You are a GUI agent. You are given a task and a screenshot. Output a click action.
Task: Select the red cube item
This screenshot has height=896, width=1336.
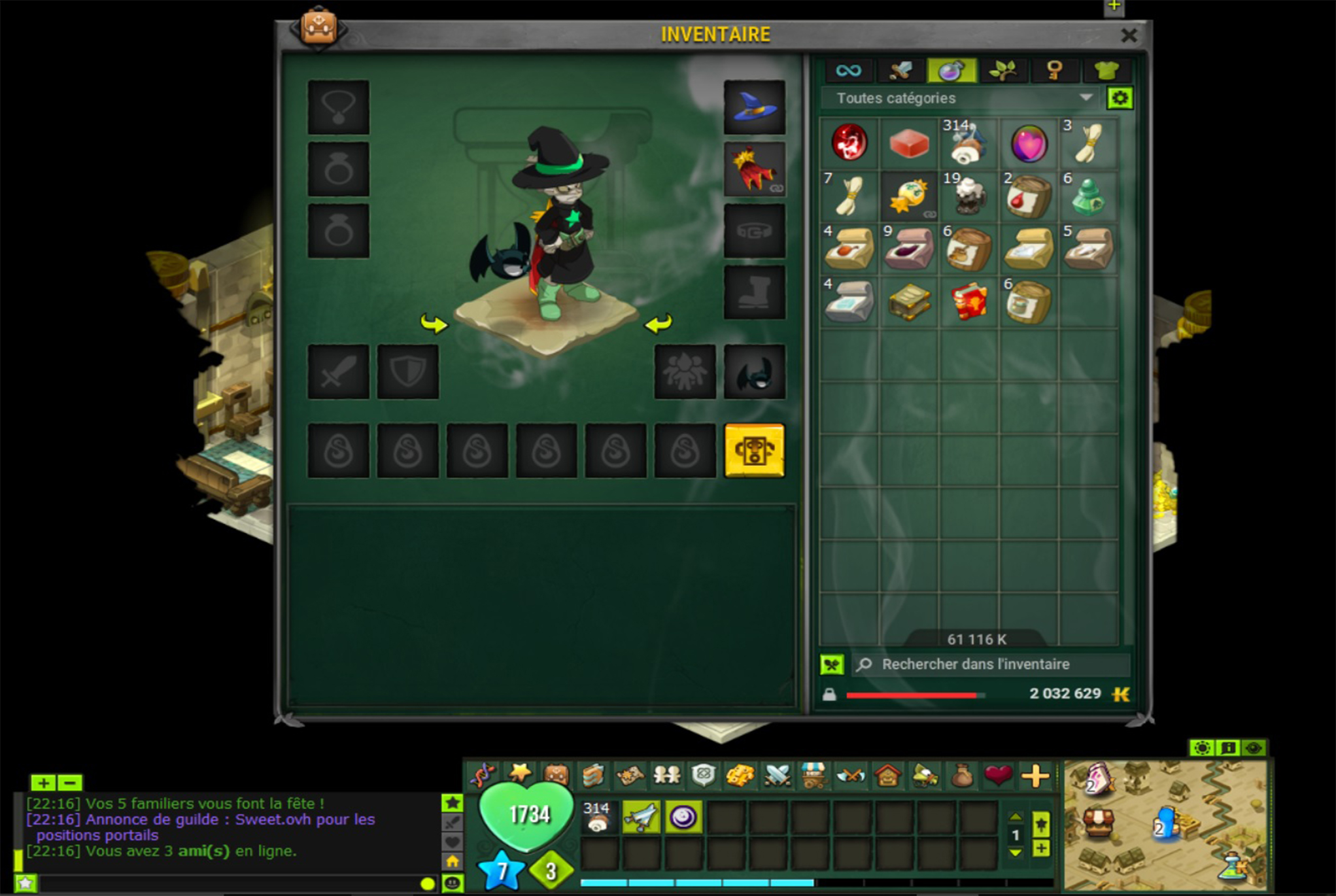pos(909,143)
